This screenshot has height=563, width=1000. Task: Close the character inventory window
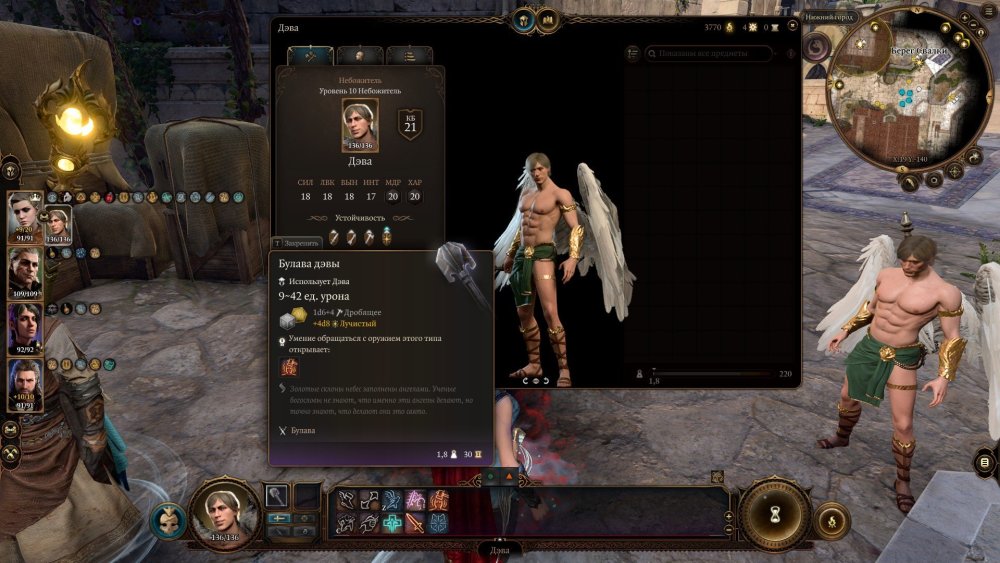coord(790,27)
